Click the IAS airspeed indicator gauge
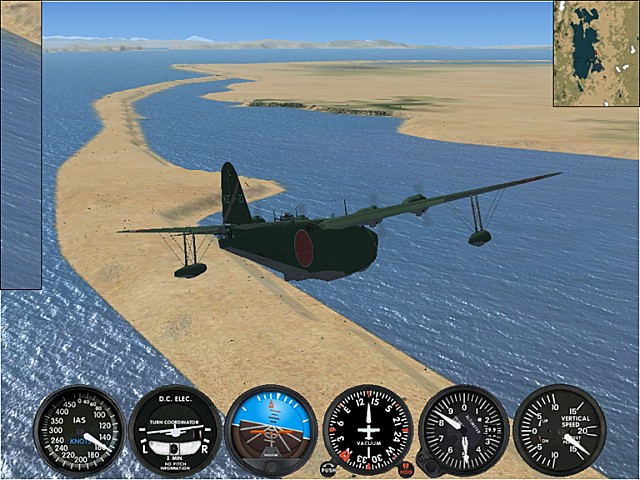This screenshot has height=480, width=640. (78, 430)
